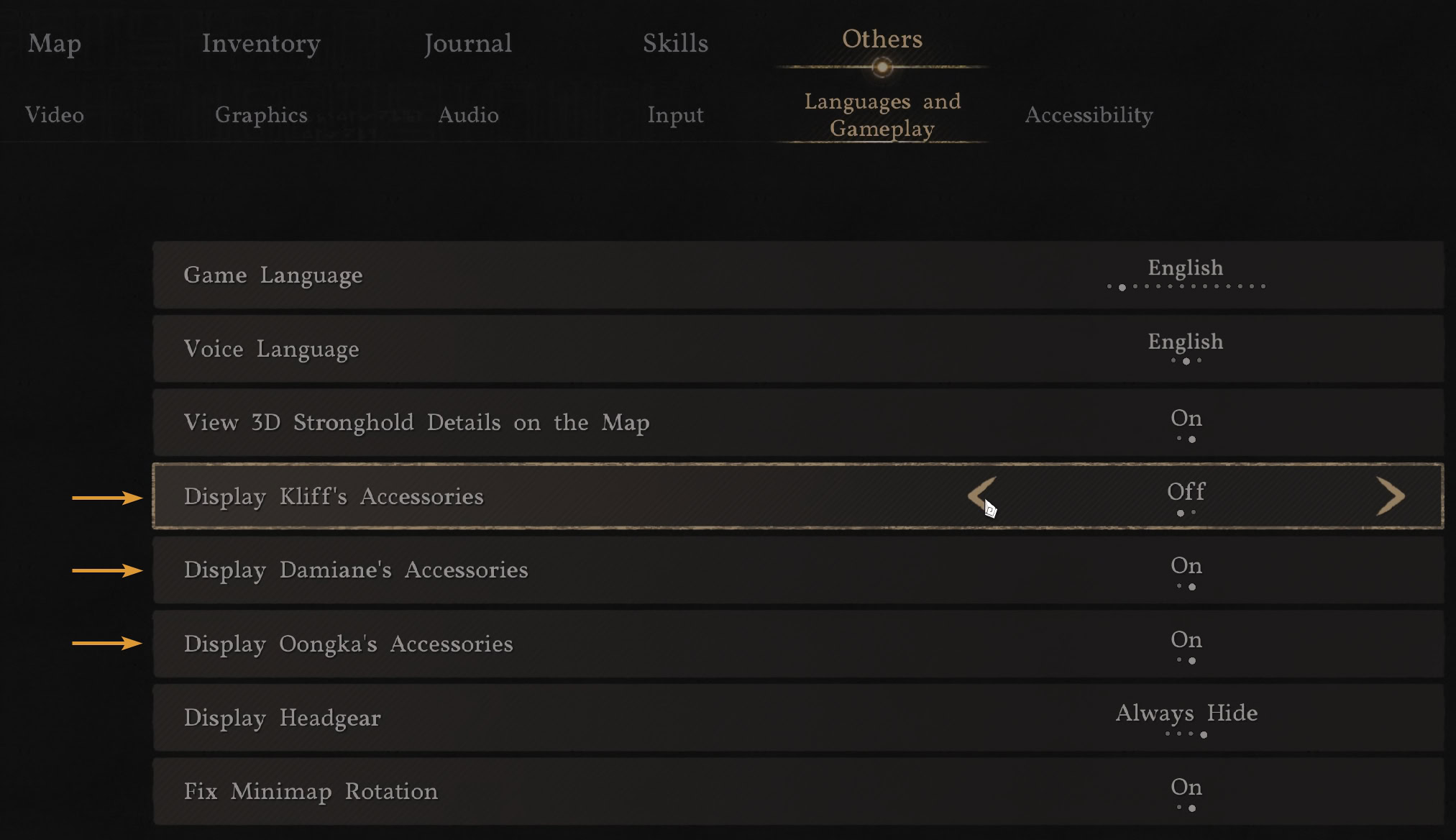Viewport: 1456px width, 840px height.
Task: Switch to the Journal tab
Action: pos(468,44)
